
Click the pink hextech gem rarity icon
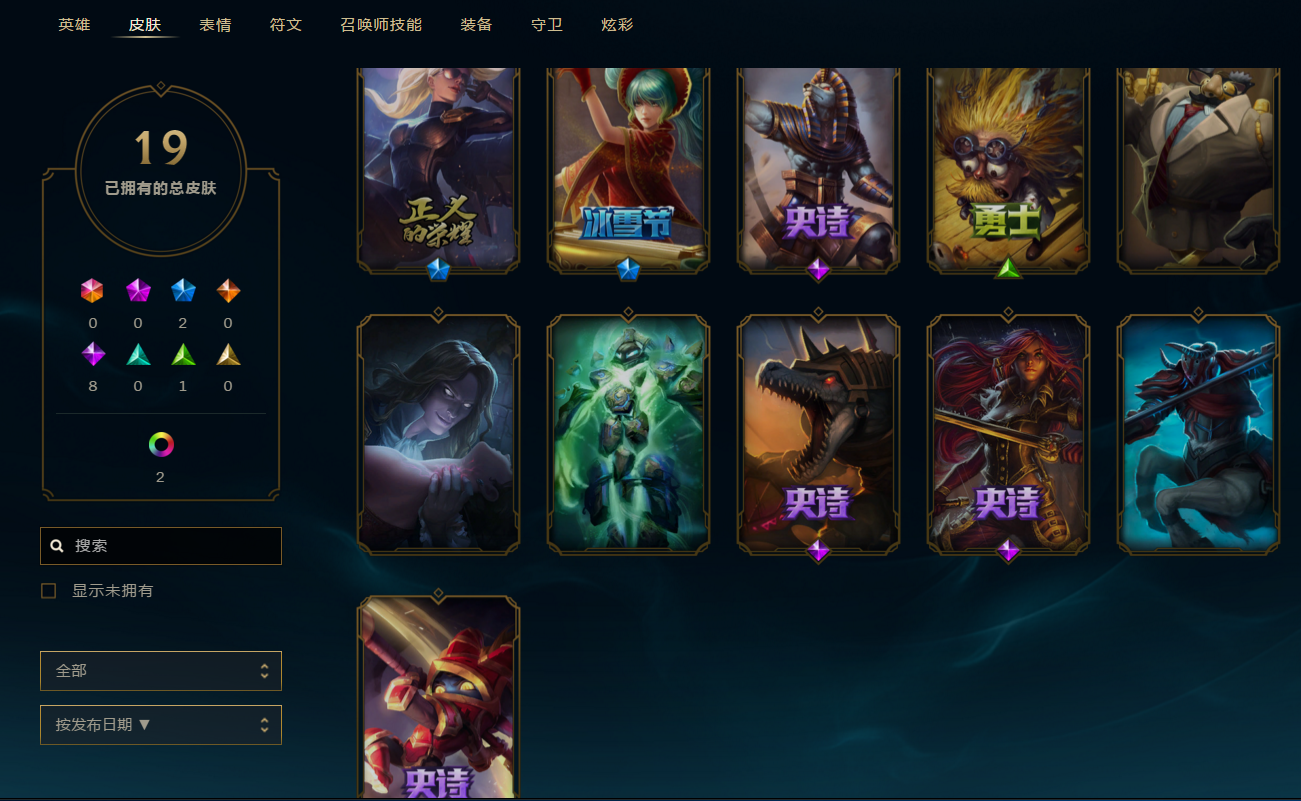point(93,291)
